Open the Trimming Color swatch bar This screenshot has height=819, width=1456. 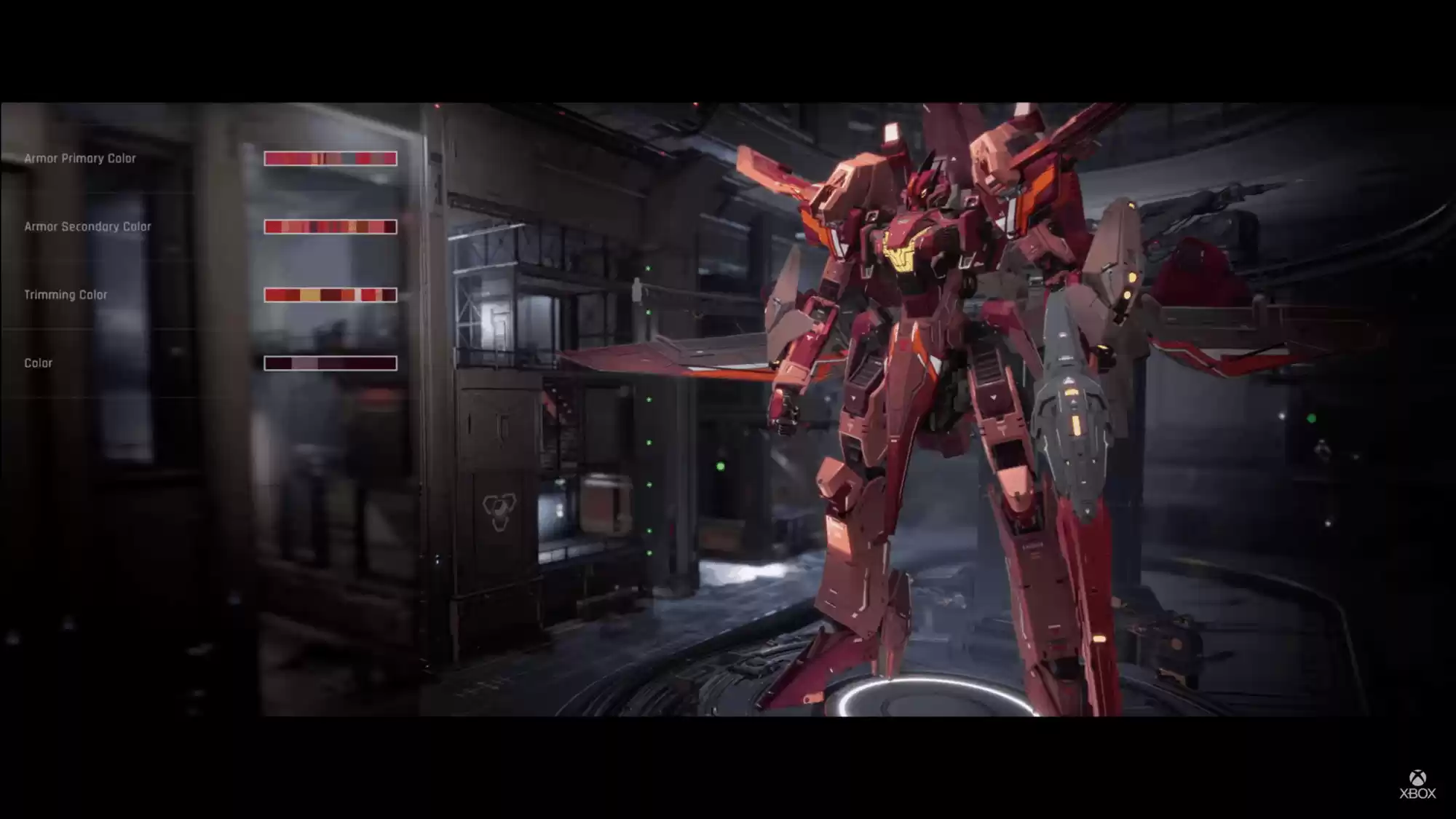[331, 295]
